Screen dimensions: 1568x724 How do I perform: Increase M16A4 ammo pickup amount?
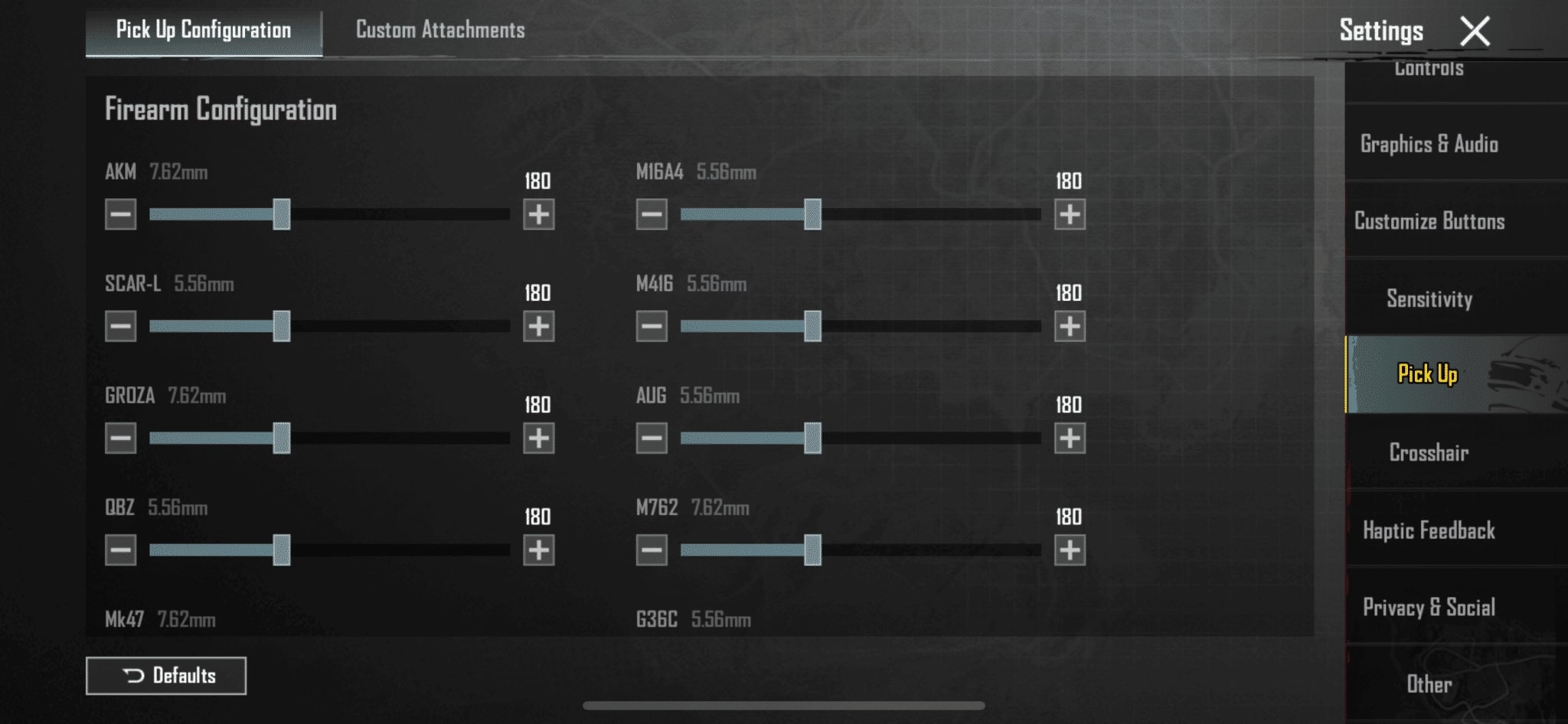coord(1070,214)
